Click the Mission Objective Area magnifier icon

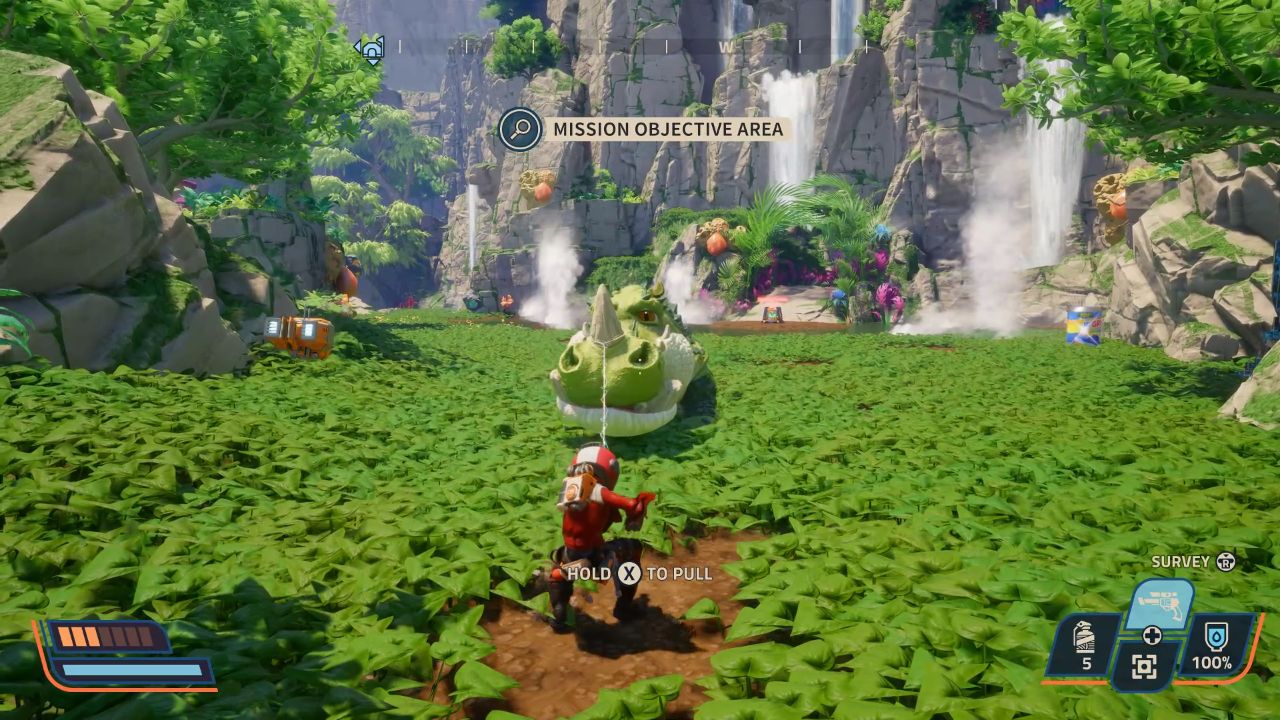point(520,129)
